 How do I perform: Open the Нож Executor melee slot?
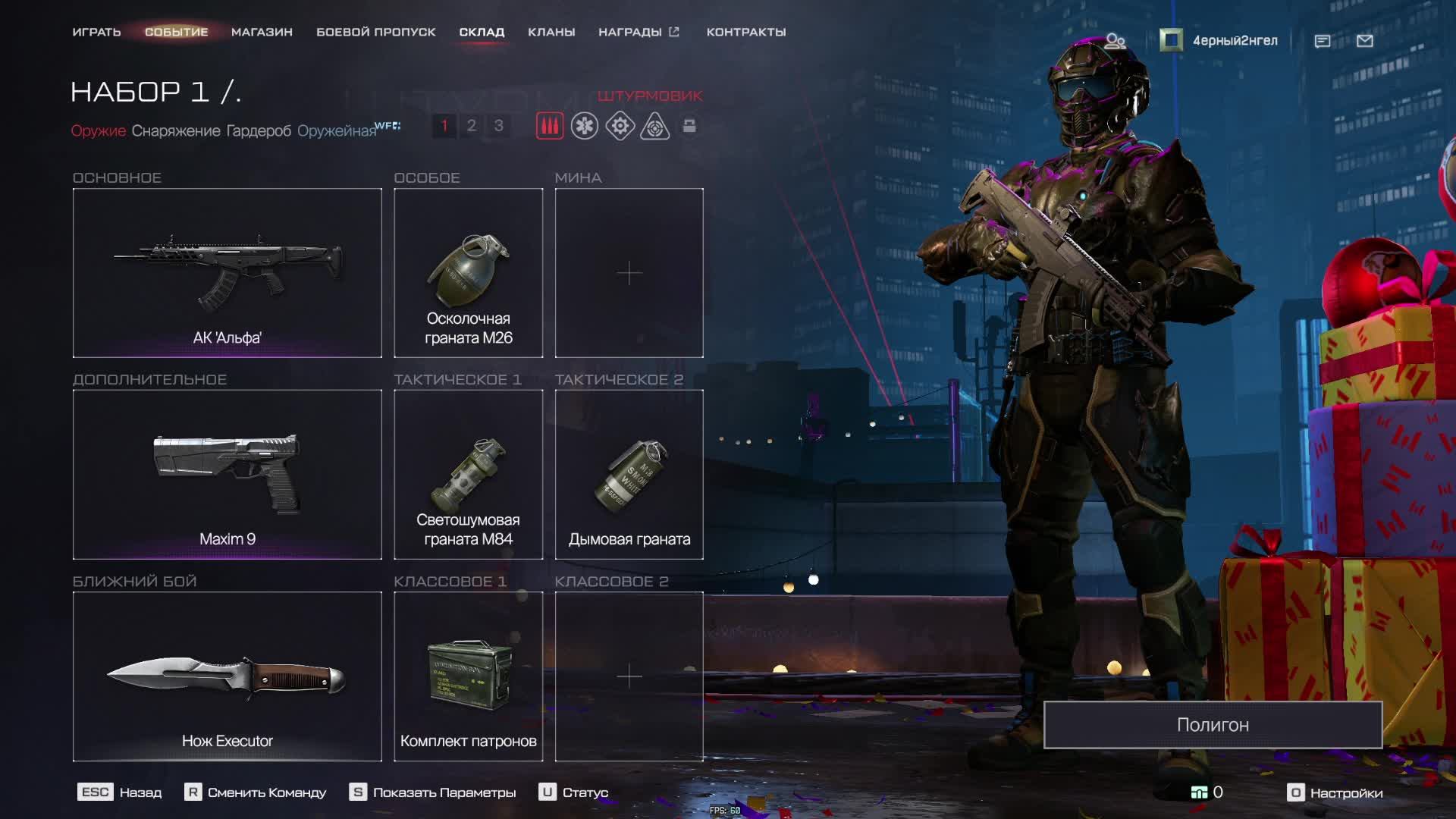[x=227, y=676]
